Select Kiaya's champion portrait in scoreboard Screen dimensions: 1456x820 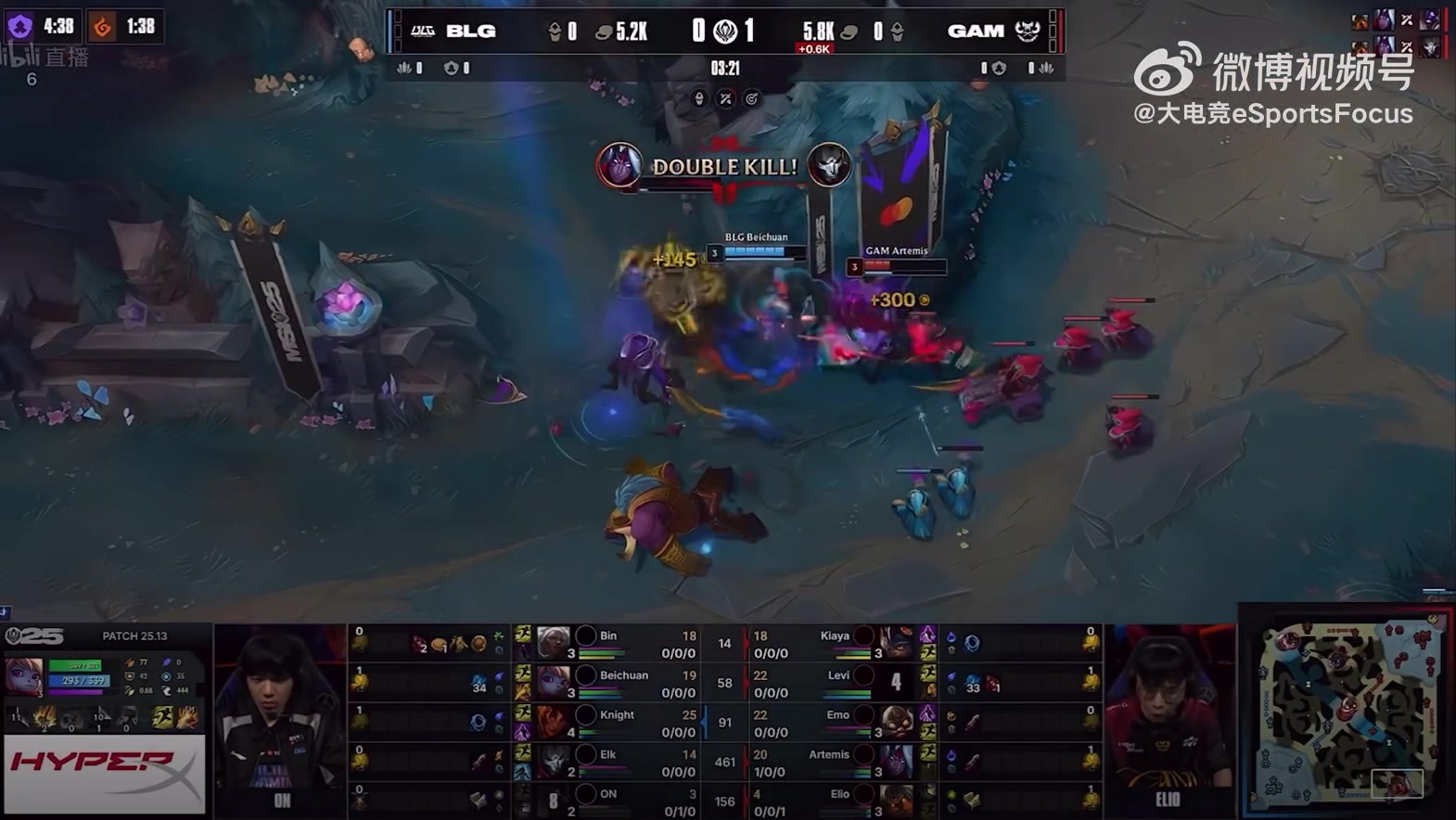click(x=896, y=643)
